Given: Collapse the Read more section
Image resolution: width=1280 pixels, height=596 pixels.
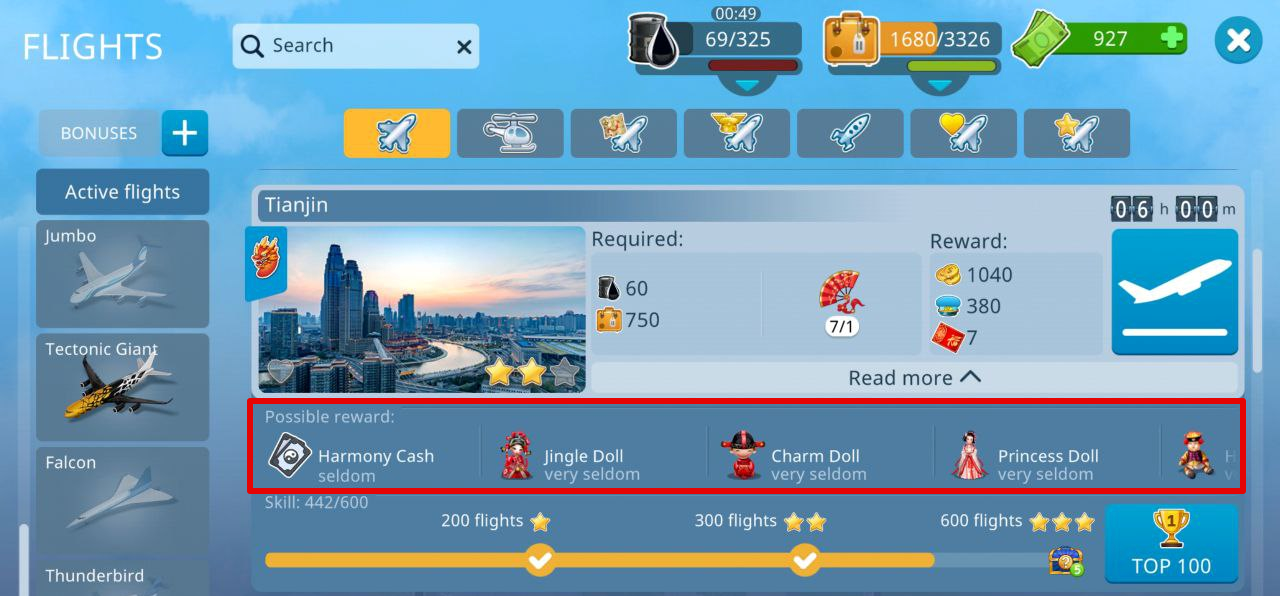Looking at the screenshot, I should pos(914,377).
